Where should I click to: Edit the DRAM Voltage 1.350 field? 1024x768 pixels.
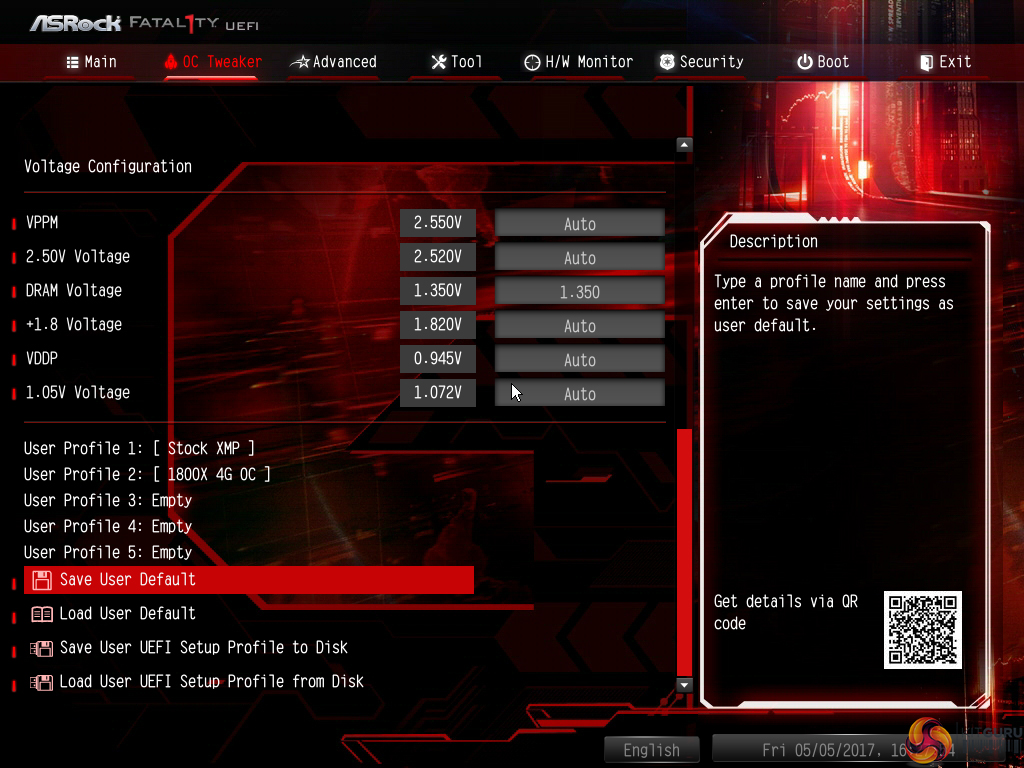(580, 292)
